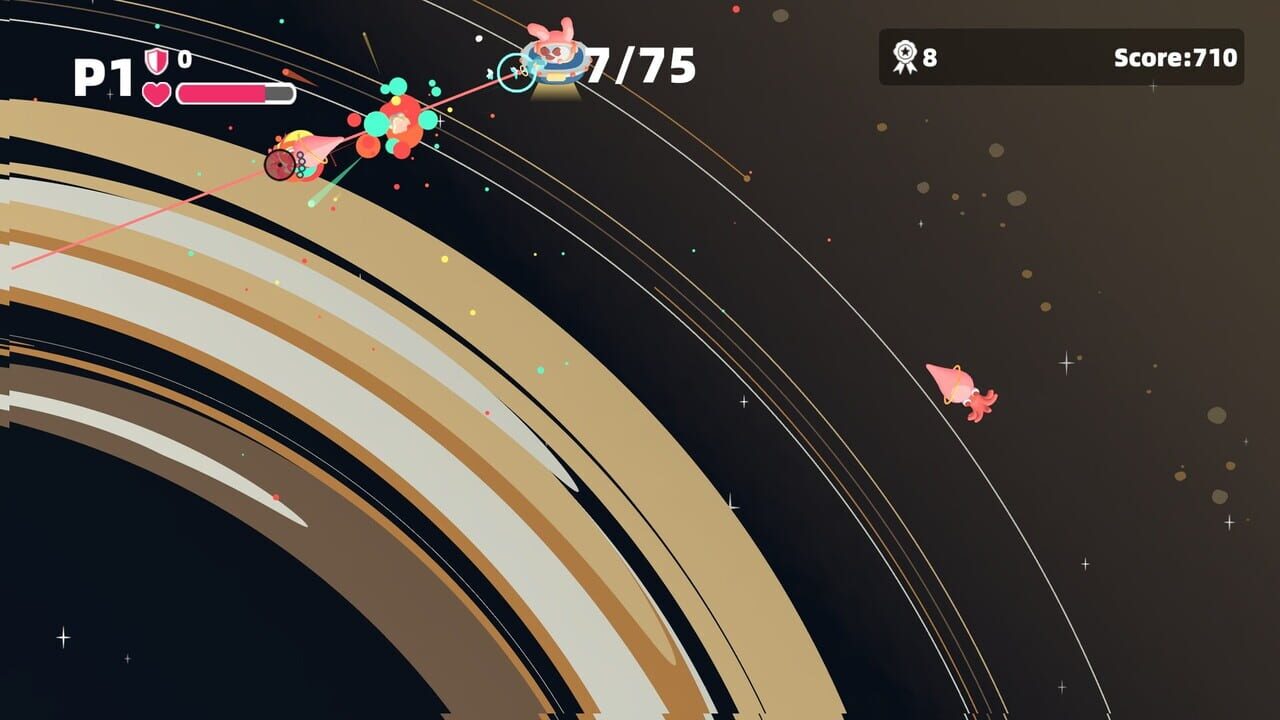This screenshot has width=1280, height=720.
Task: Select the cannon wheel near the explosion
Action: pos(281,167)
